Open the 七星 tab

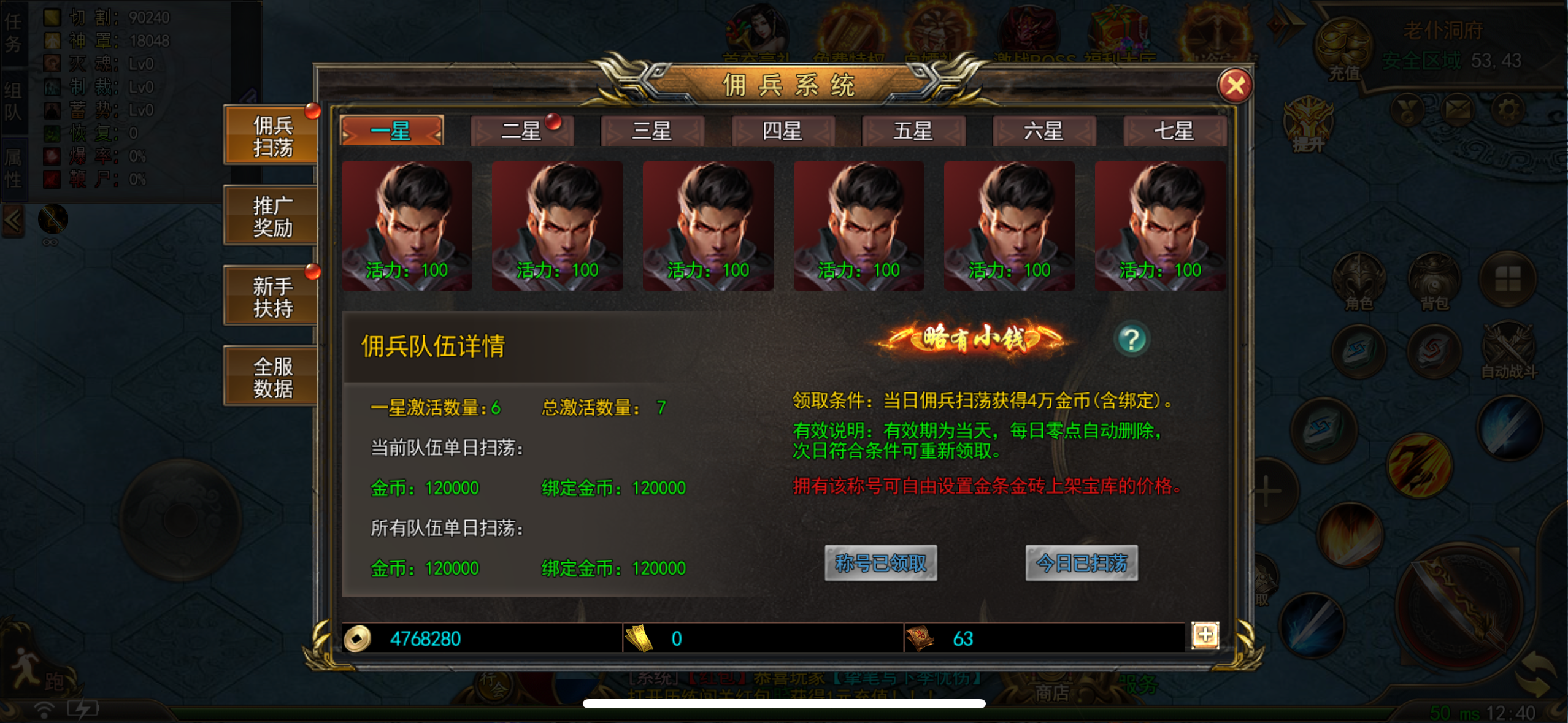pyautogui.click(x=1174, y=131)
